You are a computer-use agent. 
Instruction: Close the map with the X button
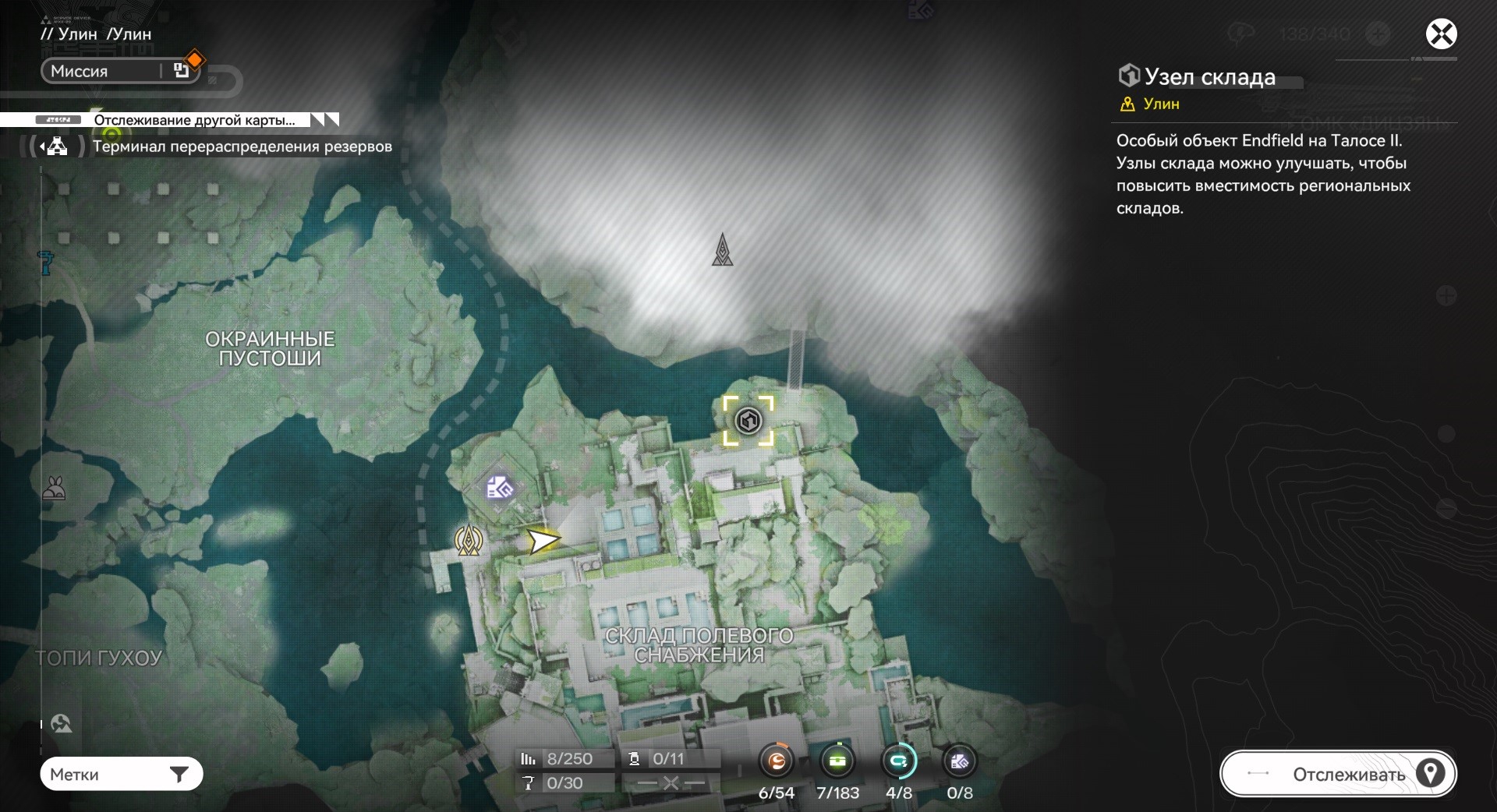tap(1441, 34)
